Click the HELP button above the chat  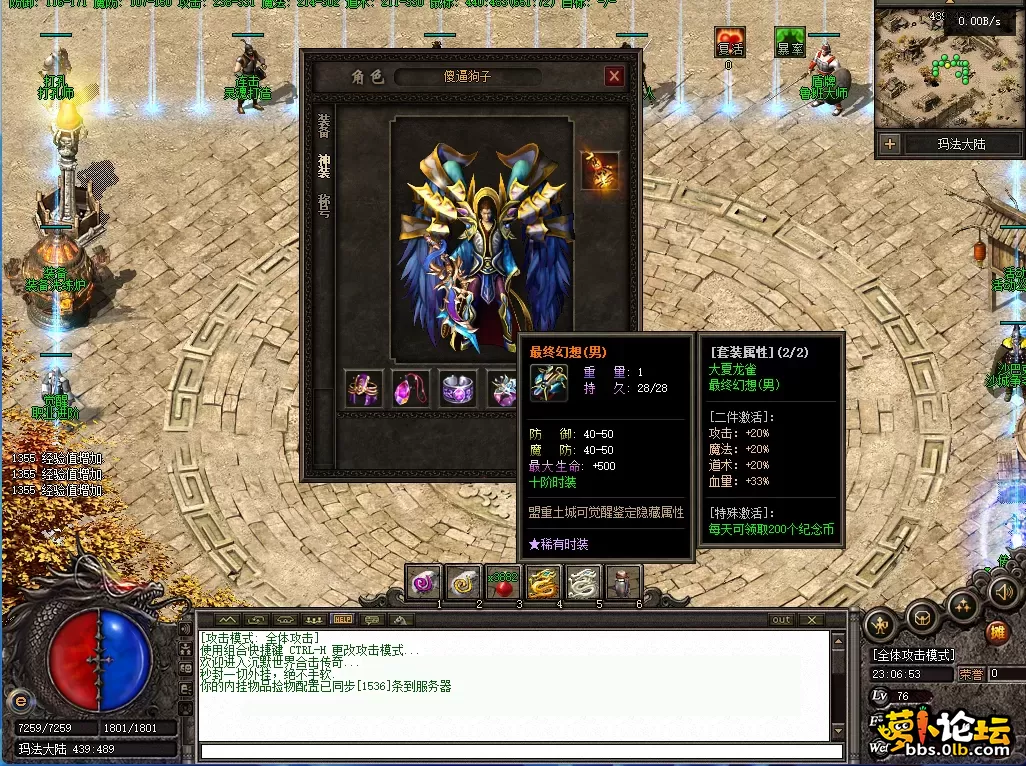[x=342, y=620]
